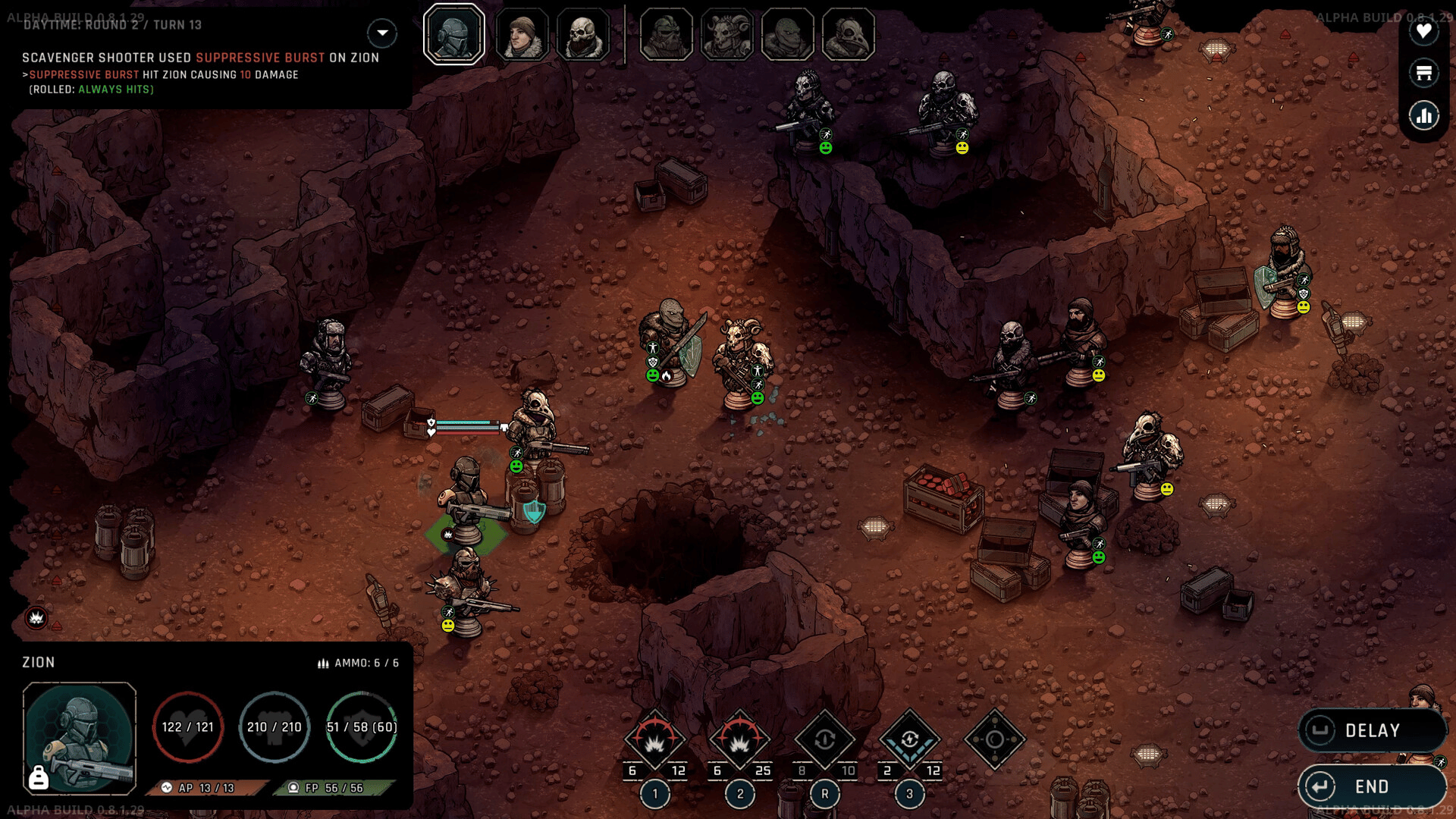Select the beanie-wearing character portrait
The height and width of the screenshot is (819, 1456).
pyautogui.click(x=522, y=35)
